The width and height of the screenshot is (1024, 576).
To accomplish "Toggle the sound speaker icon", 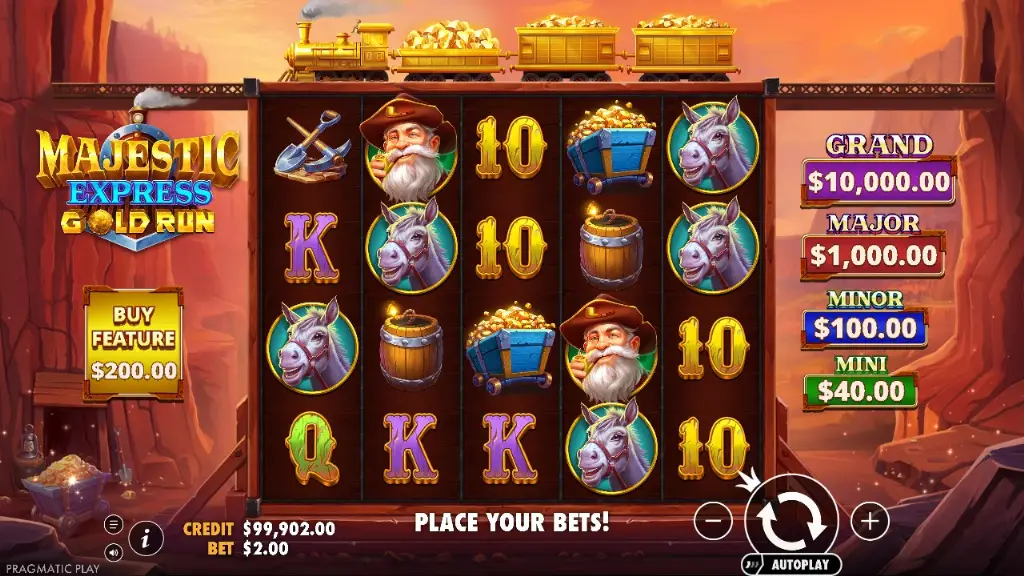I will pos(113,551).
